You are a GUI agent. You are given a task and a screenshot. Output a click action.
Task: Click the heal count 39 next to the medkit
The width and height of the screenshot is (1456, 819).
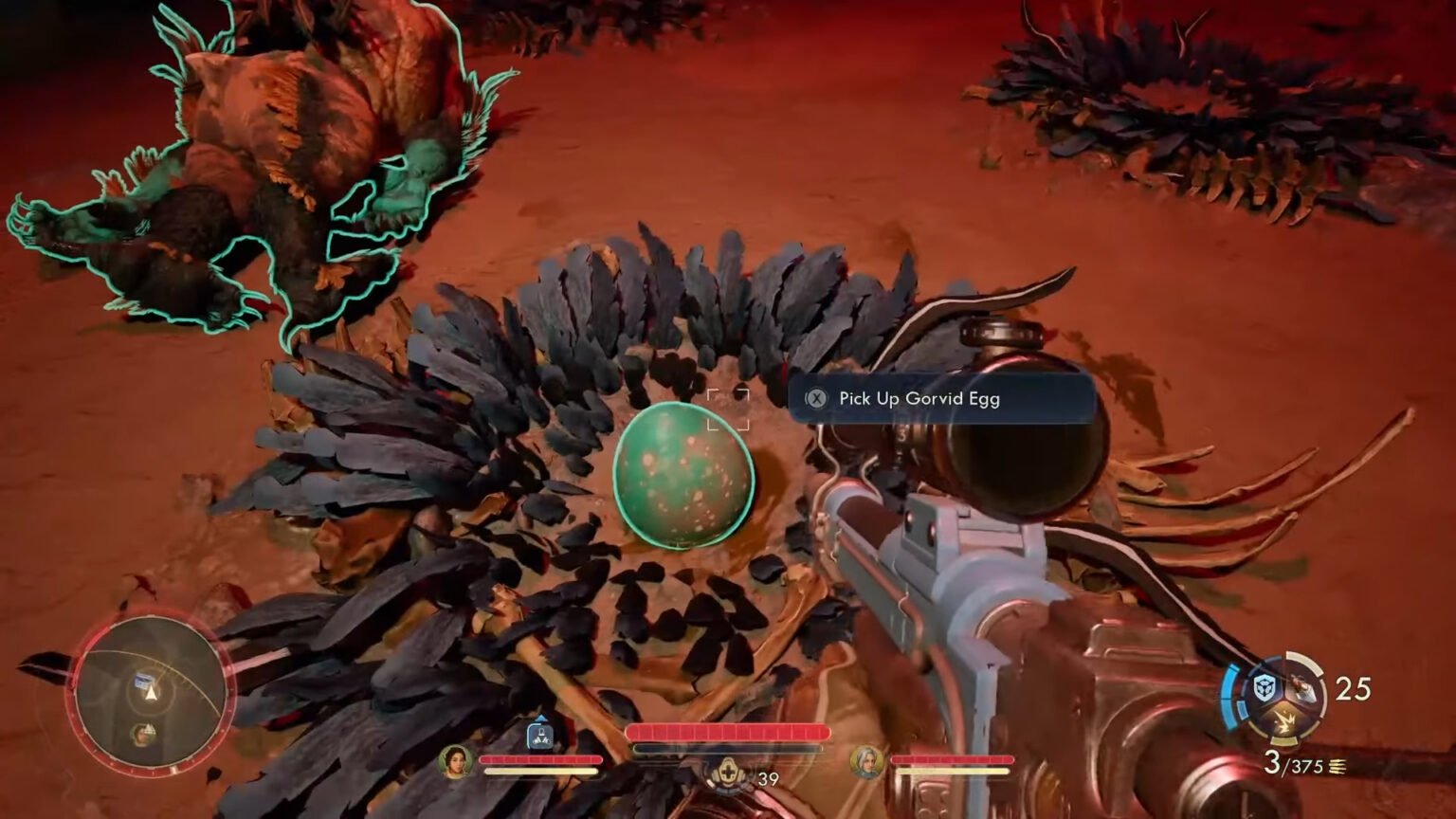click(769, 779)
